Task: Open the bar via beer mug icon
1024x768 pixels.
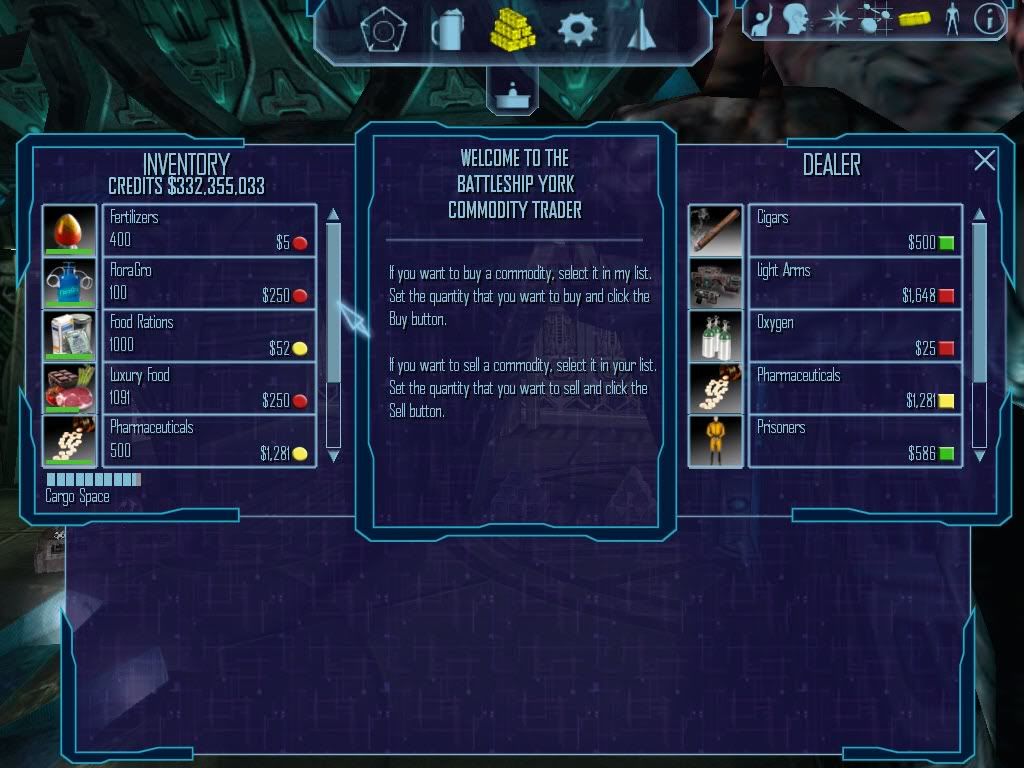Action: [447, 31]
